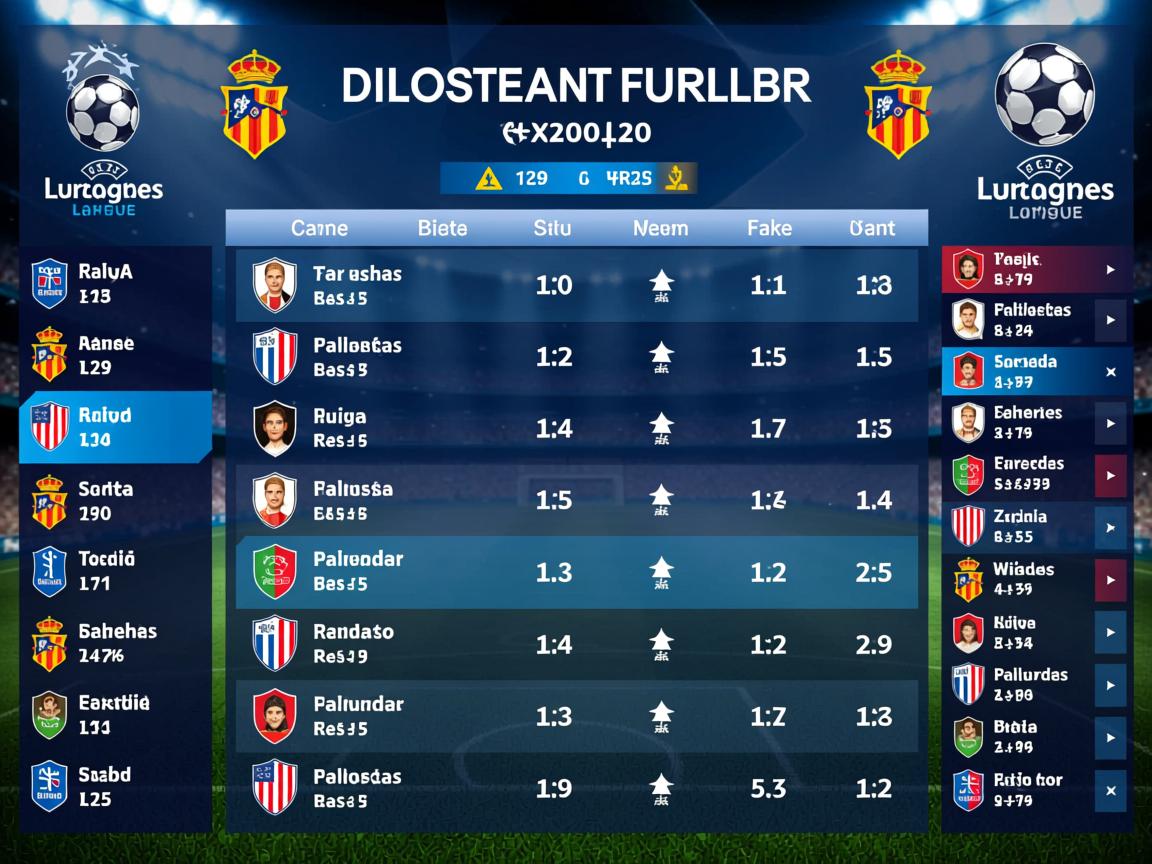Choose the Randaso table row
This screenshot has height=864, width=1152.
(576, 644)
